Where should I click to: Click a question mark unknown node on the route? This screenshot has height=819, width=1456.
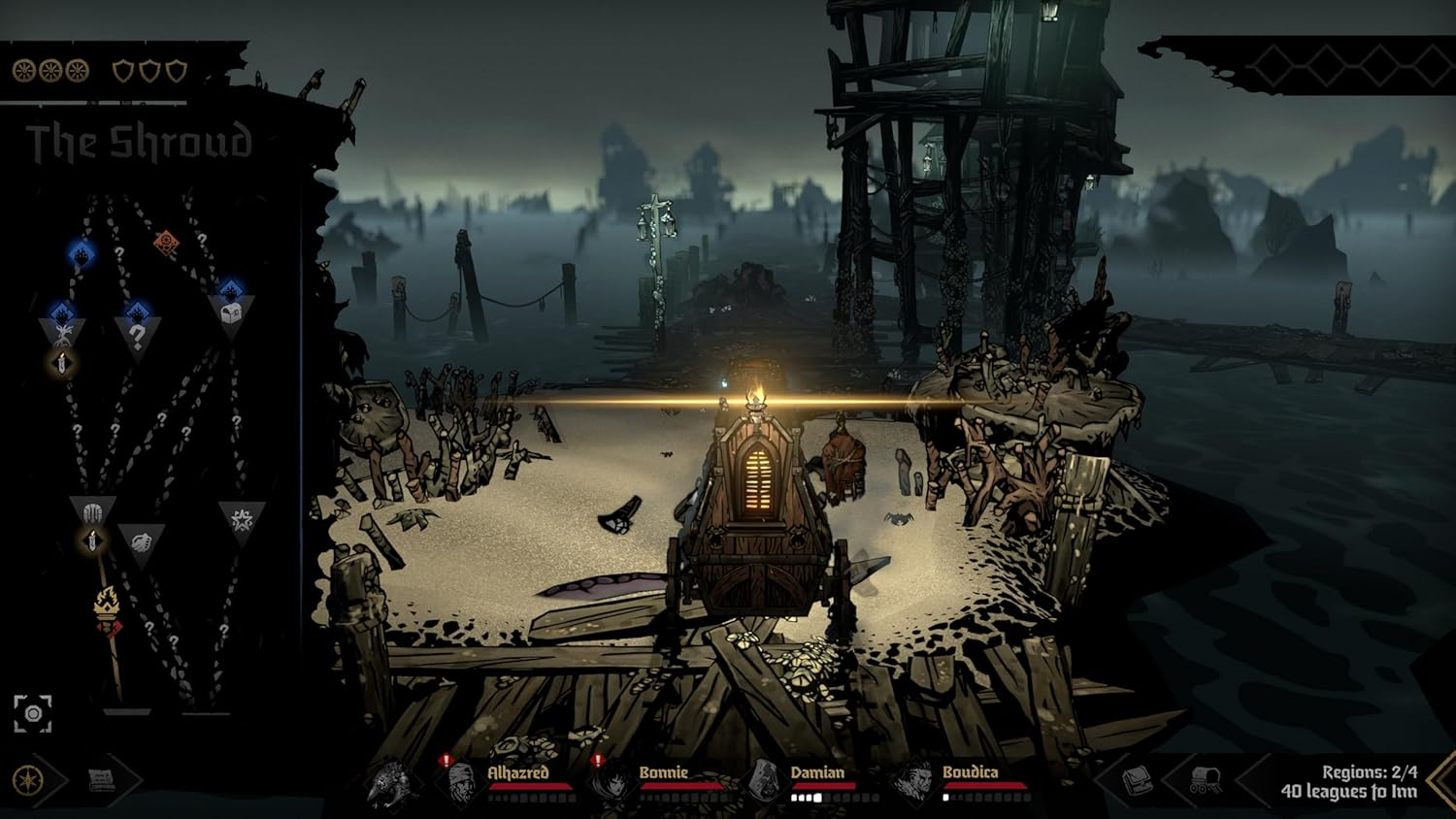[x=135, y=334]
